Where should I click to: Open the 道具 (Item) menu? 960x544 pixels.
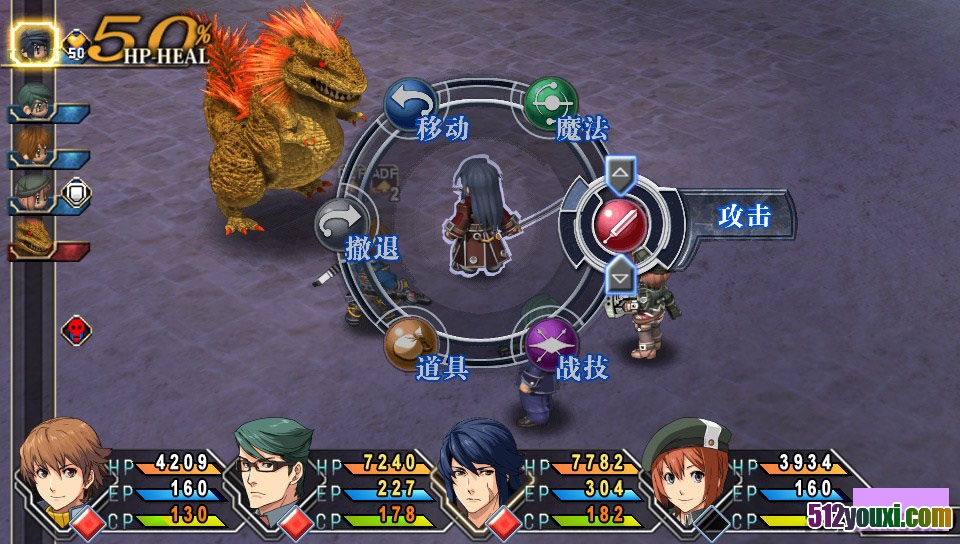coord(410,343)
